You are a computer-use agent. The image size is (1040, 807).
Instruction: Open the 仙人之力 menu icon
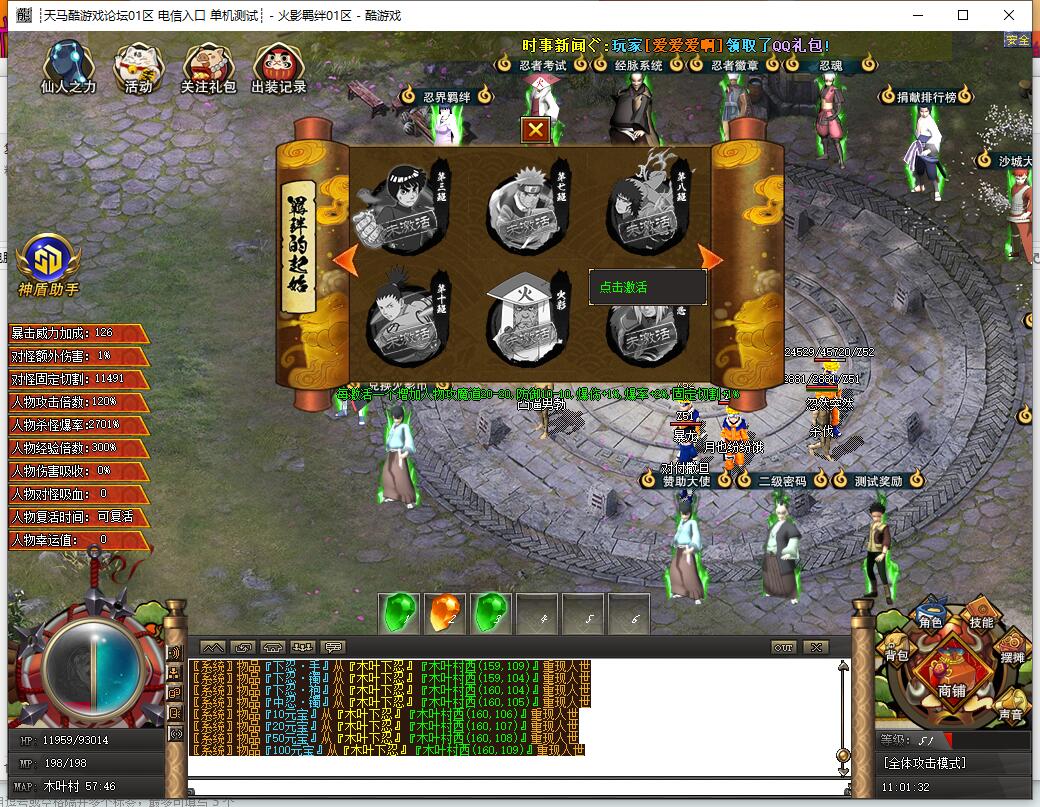[x=68, y=67]
